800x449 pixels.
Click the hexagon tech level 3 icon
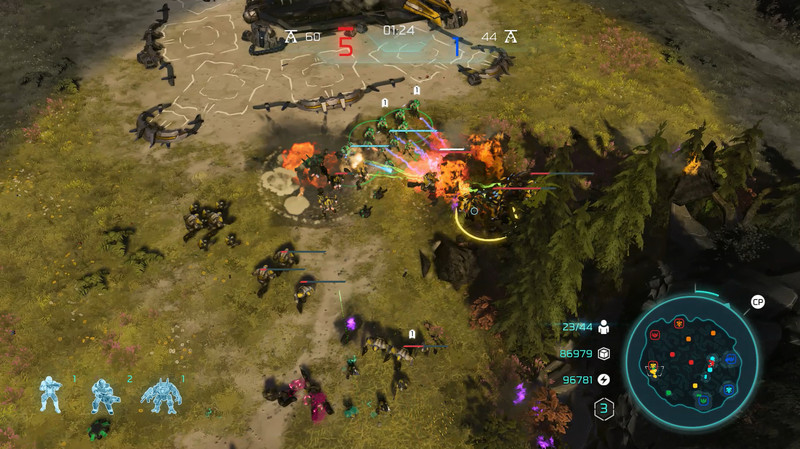coord(604,408)
